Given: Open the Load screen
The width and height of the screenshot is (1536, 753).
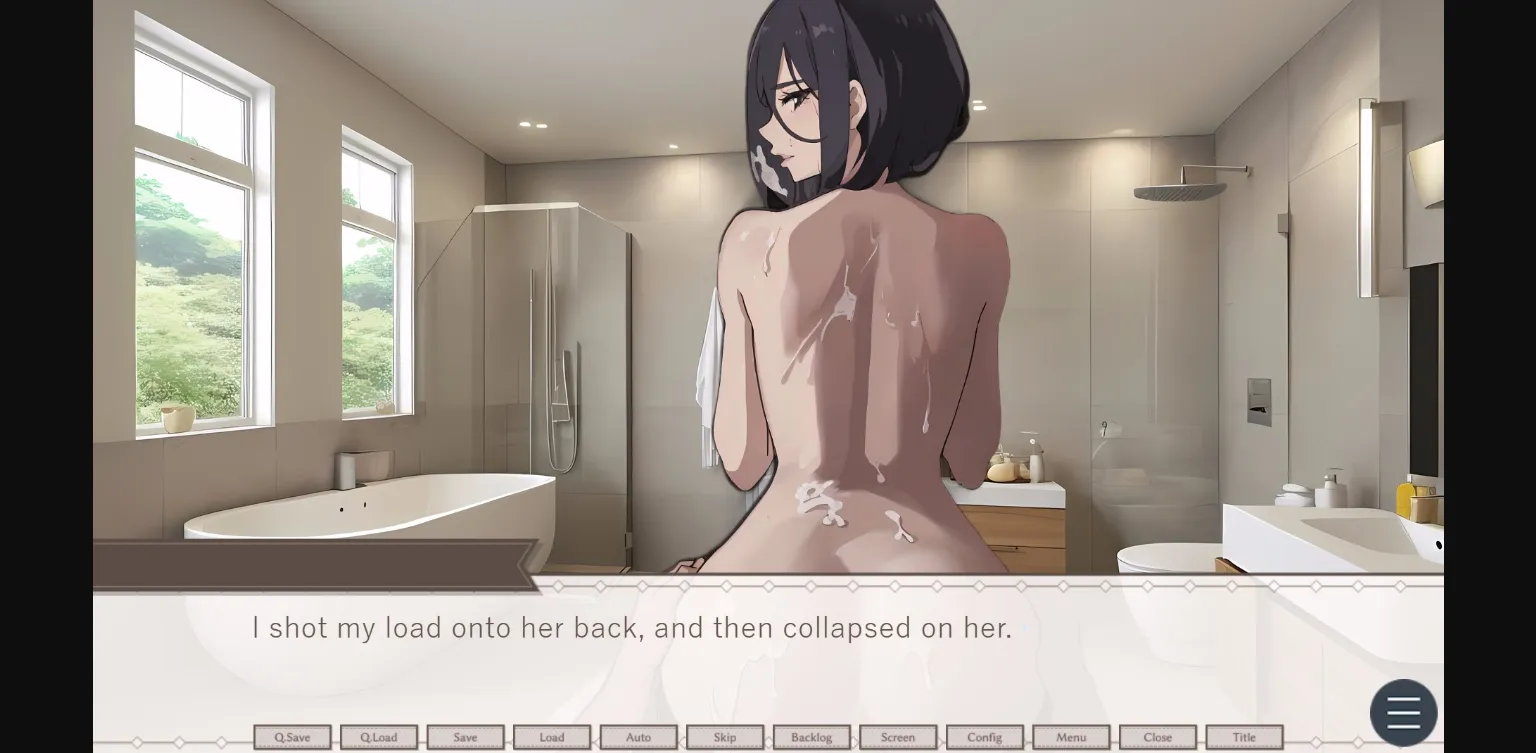Looking at the screenshot, I should click(x=552, y=737).
